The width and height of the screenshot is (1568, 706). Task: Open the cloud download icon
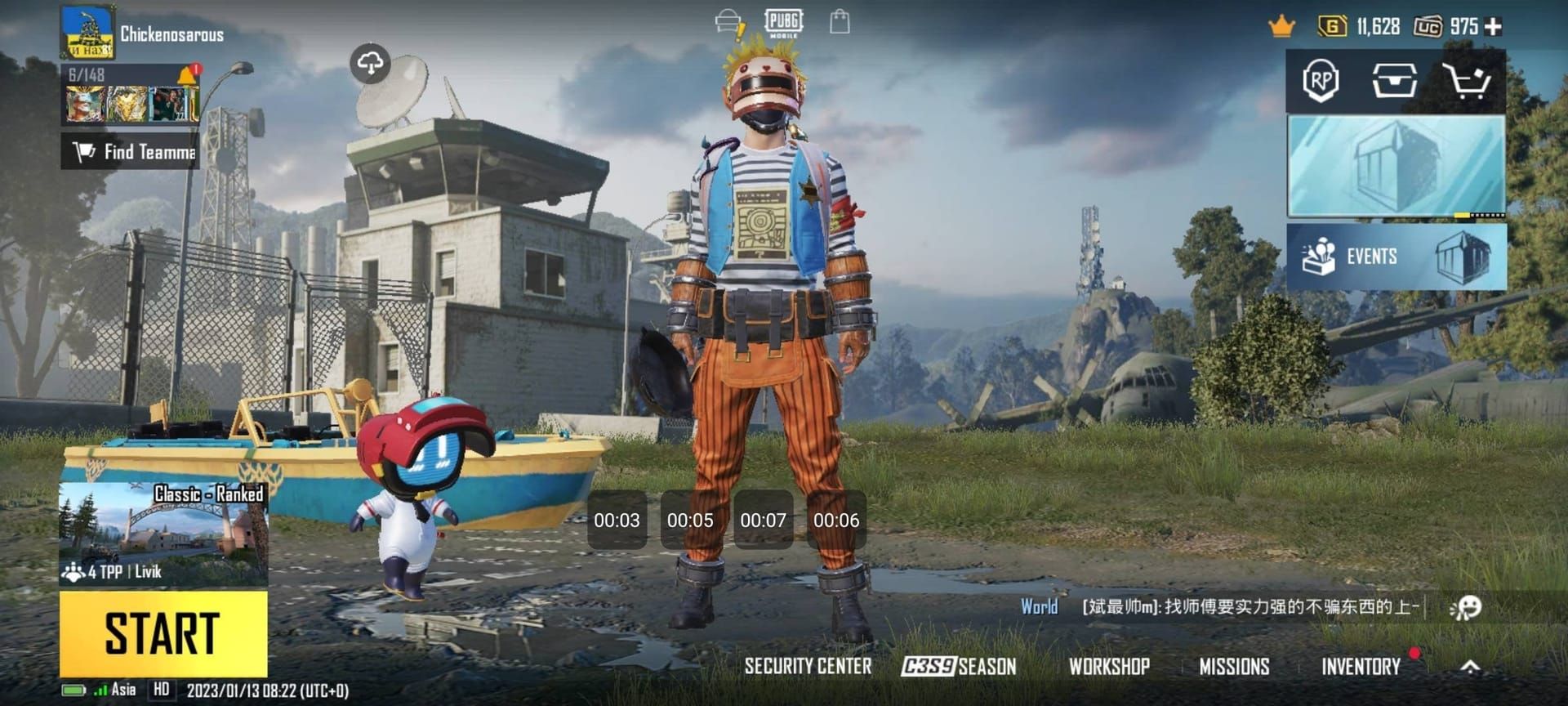pos(371,63)
